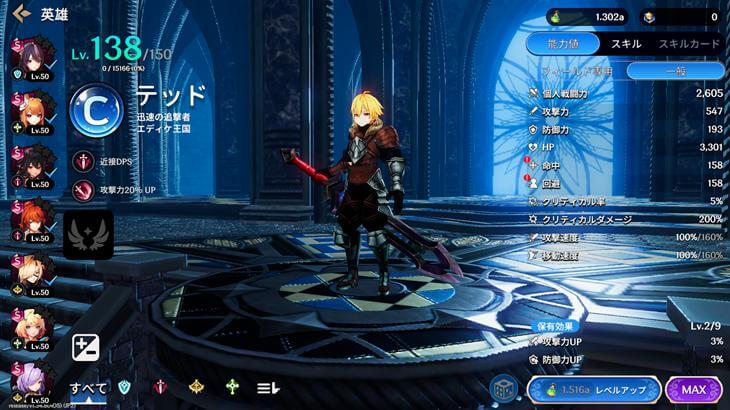
Task: Select the winged emblem slot
Action: [87, 234]
